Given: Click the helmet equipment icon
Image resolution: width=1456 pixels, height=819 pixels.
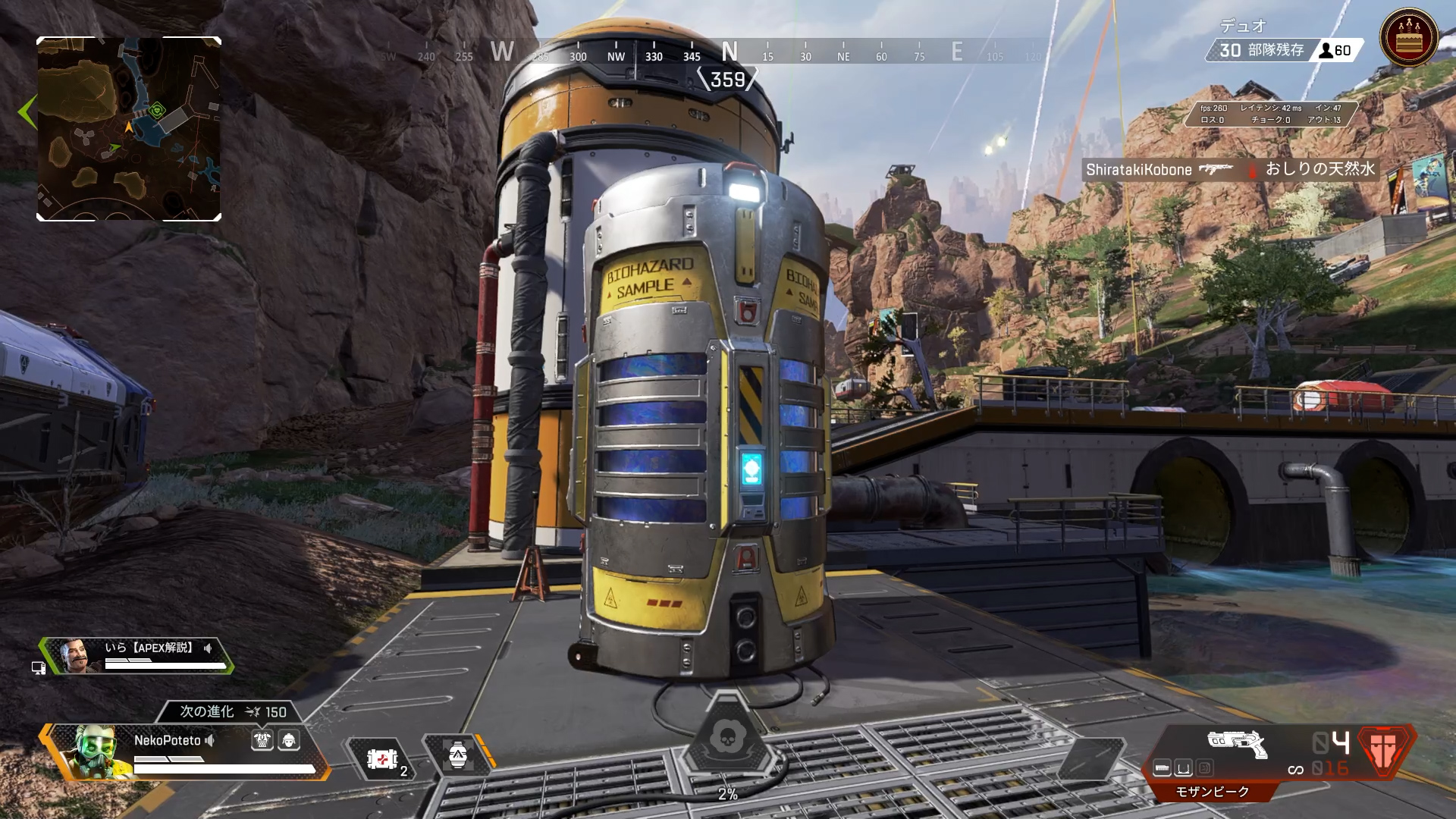Looking at the screenshot, I should [x=289, y=740].
